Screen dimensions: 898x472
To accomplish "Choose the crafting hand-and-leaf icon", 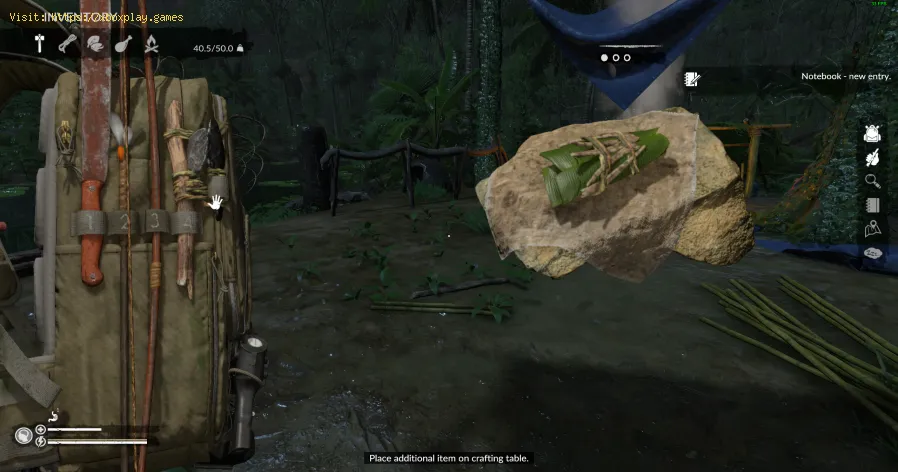I will tap(872, 157).
